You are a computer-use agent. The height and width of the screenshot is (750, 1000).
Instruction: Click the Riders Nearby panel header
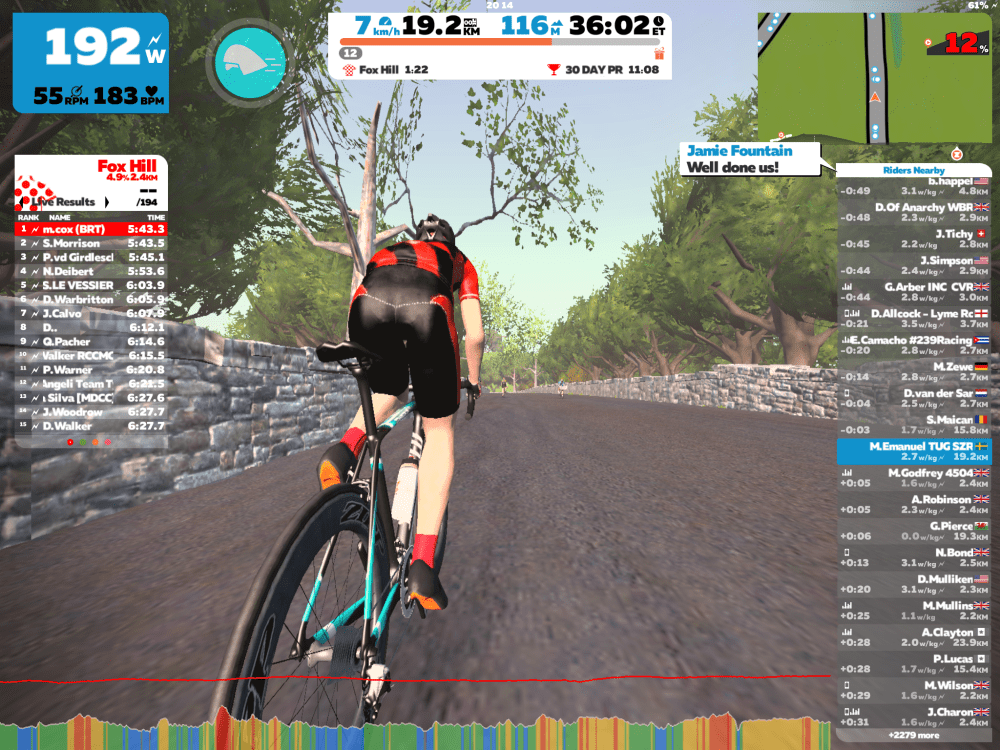click(913, 170)
